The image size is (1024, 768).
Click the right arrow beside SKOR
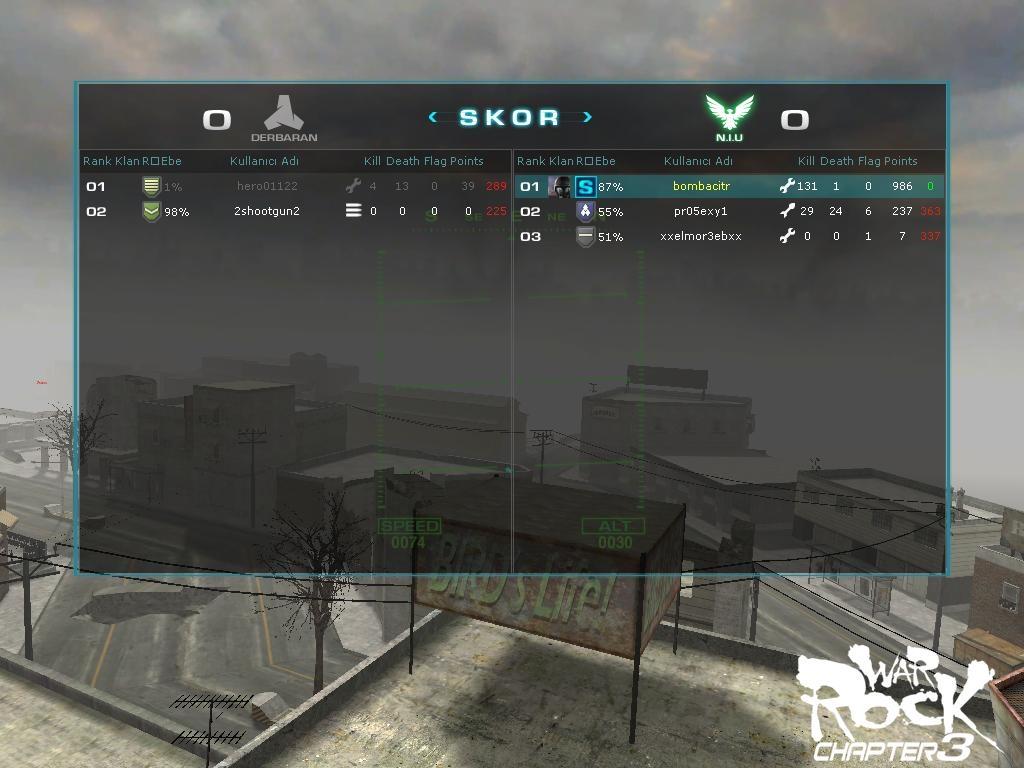[587, 117]
